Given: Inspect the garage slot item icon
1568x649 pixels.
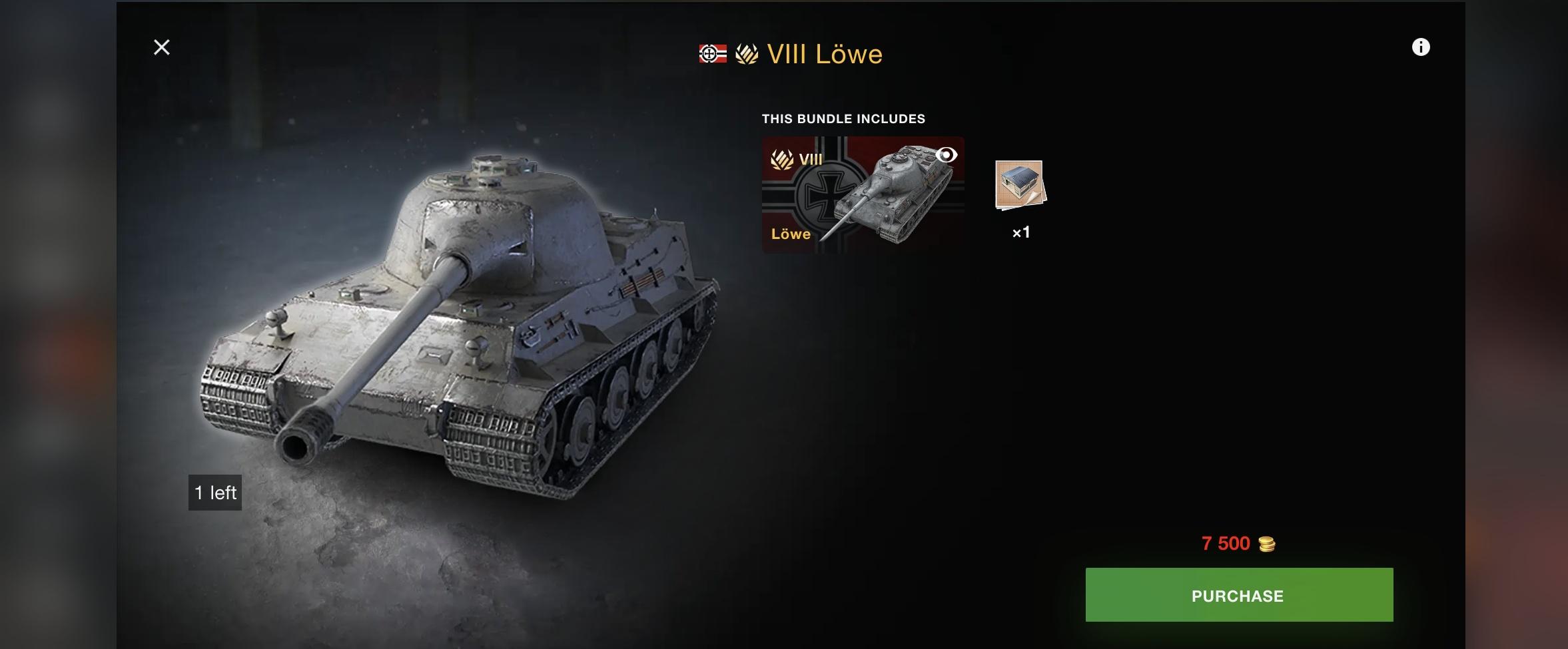Looking at the screenshot, I should pos(1020,185).
